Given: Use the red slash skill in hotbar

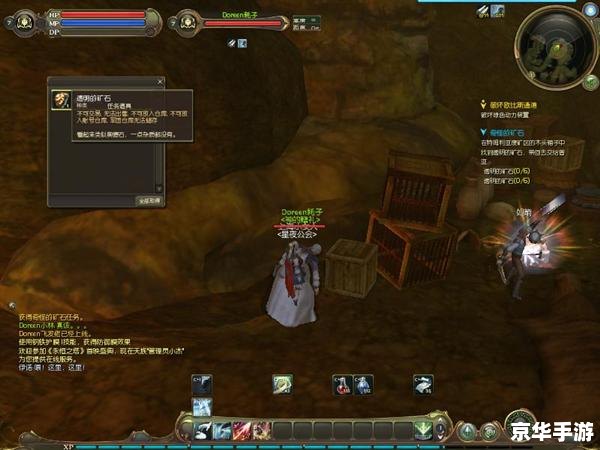Looking at the screenshot, I should click(x=241, y=430).
